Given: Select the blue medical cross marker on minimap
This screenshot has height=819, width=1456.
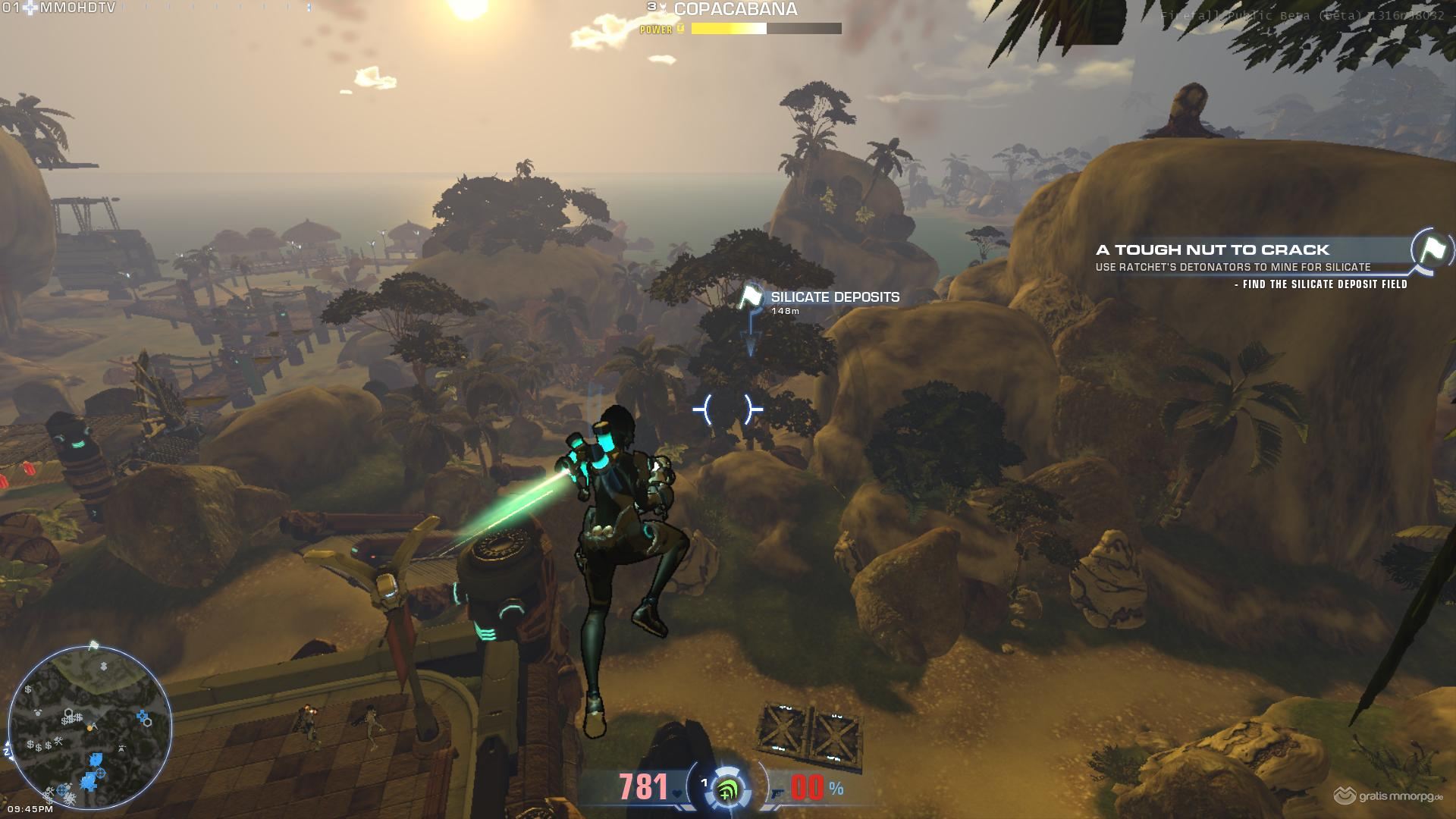Looking at the screenshot, I should 143,715.
